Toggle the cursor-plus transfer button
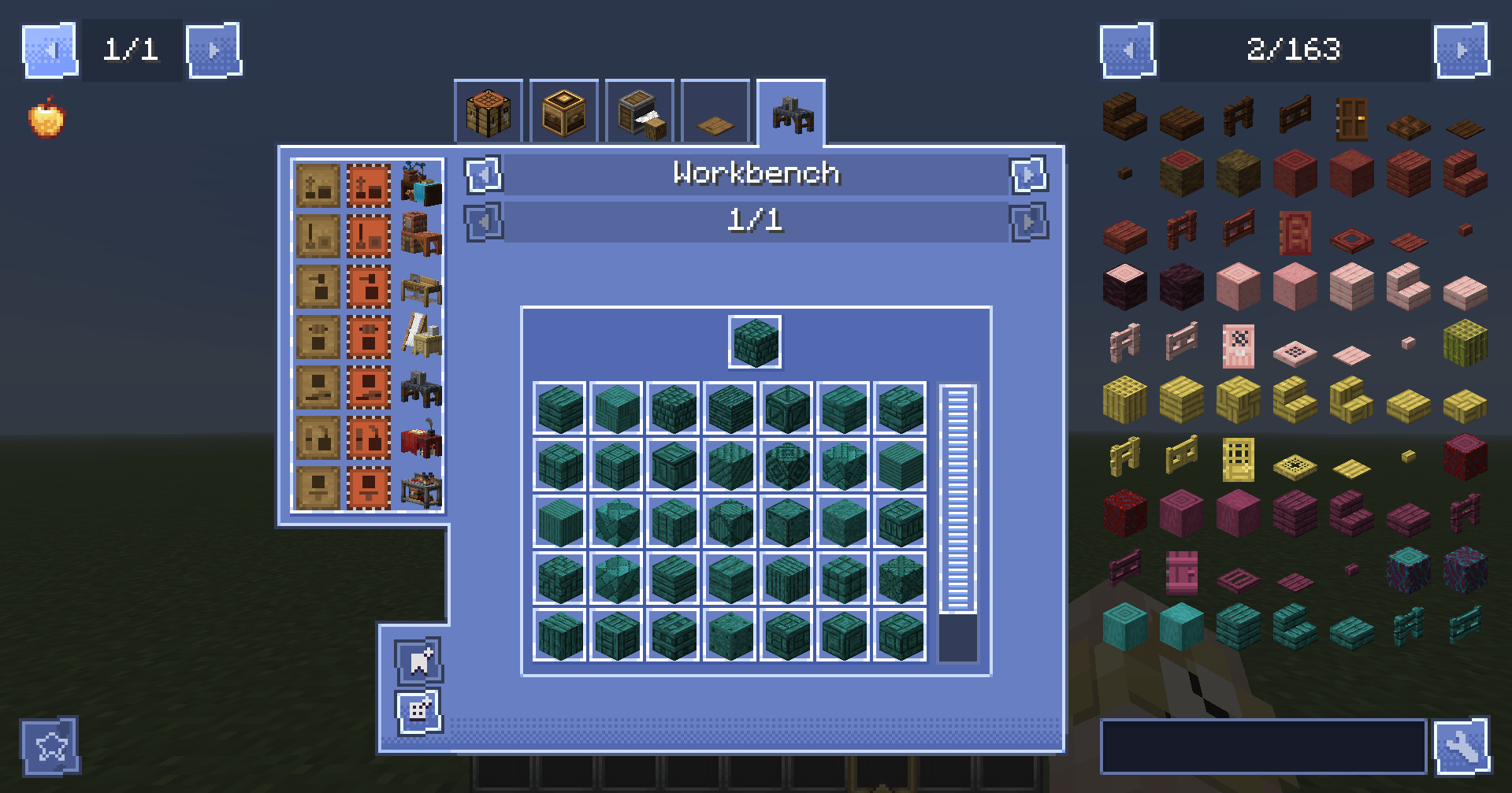Screen dimensions: 1512x793 coord(417,661)
